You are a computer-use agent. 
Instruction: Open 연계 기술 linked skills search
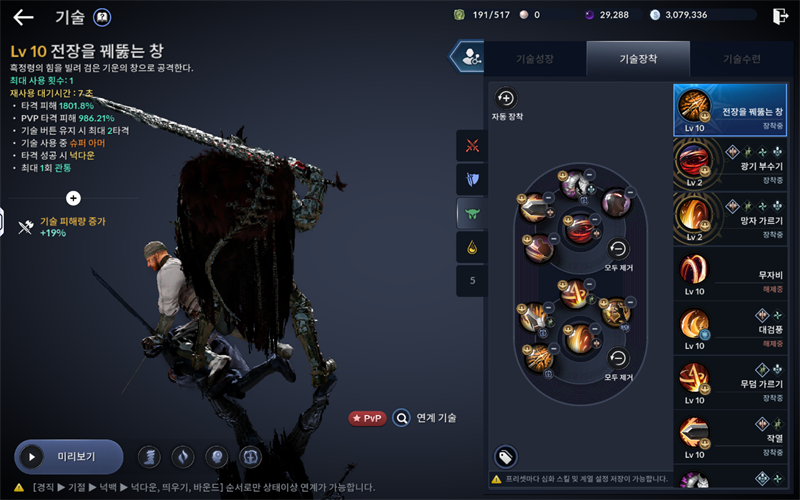tap(425, 418)
